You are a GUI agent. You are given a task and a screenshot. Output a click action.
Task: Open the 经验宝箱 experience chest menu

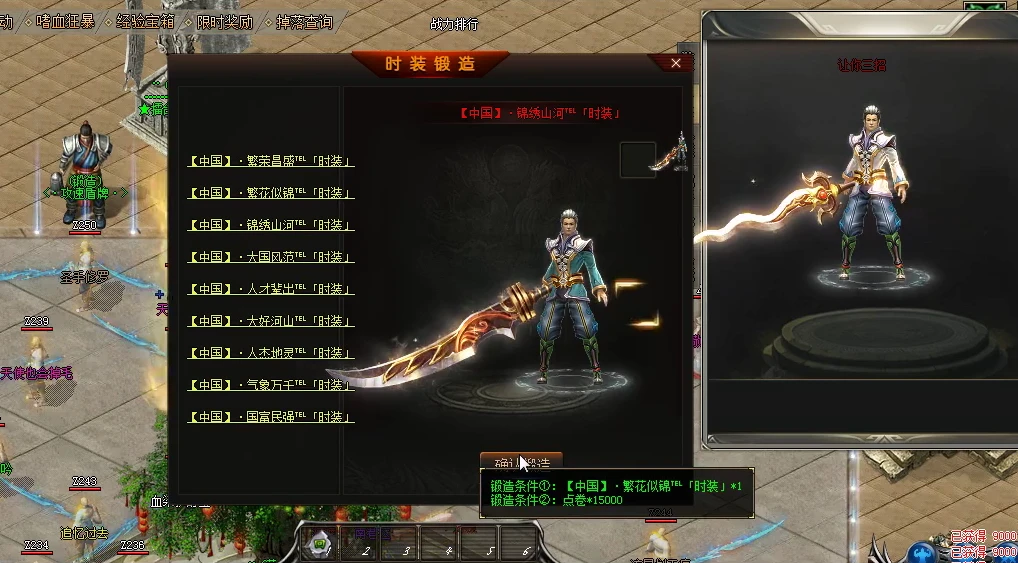(145, 21)
